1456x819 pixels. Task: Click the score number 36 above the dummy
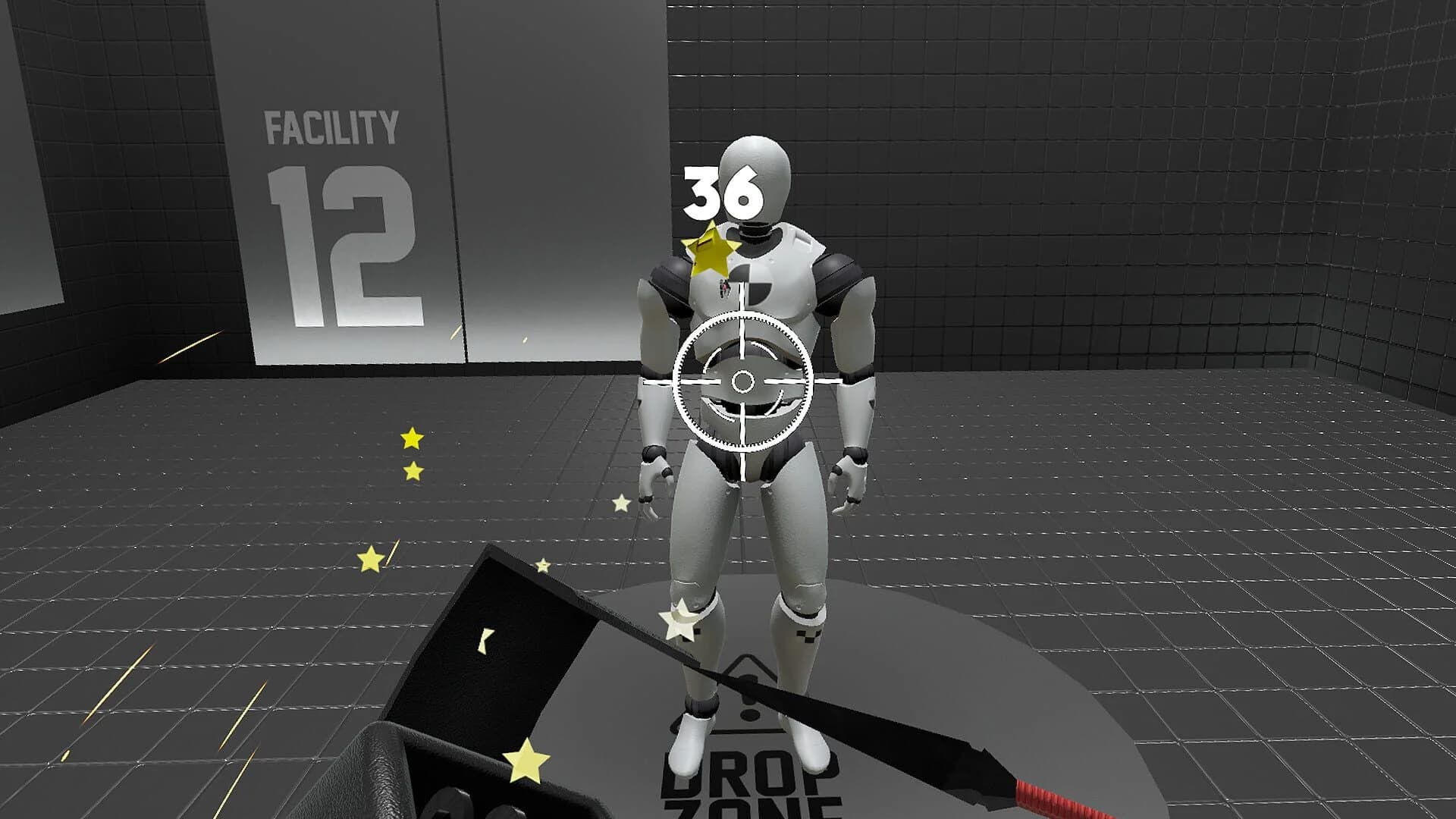[x=723, y=193]
